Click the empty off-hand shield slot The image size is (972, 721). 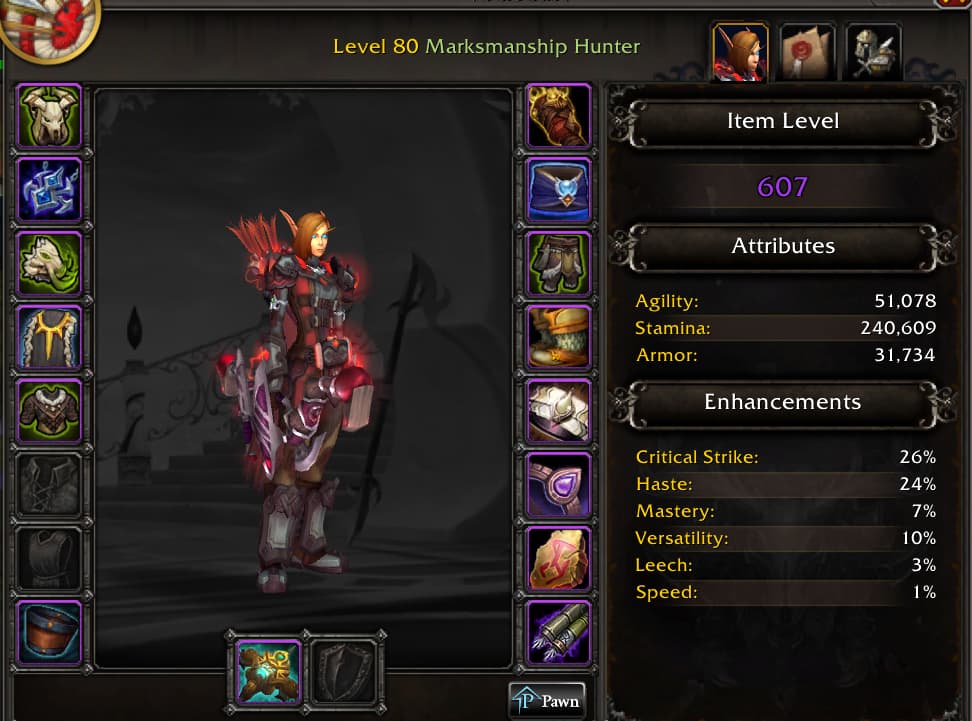pyautogui.click(x=345, y=671)
